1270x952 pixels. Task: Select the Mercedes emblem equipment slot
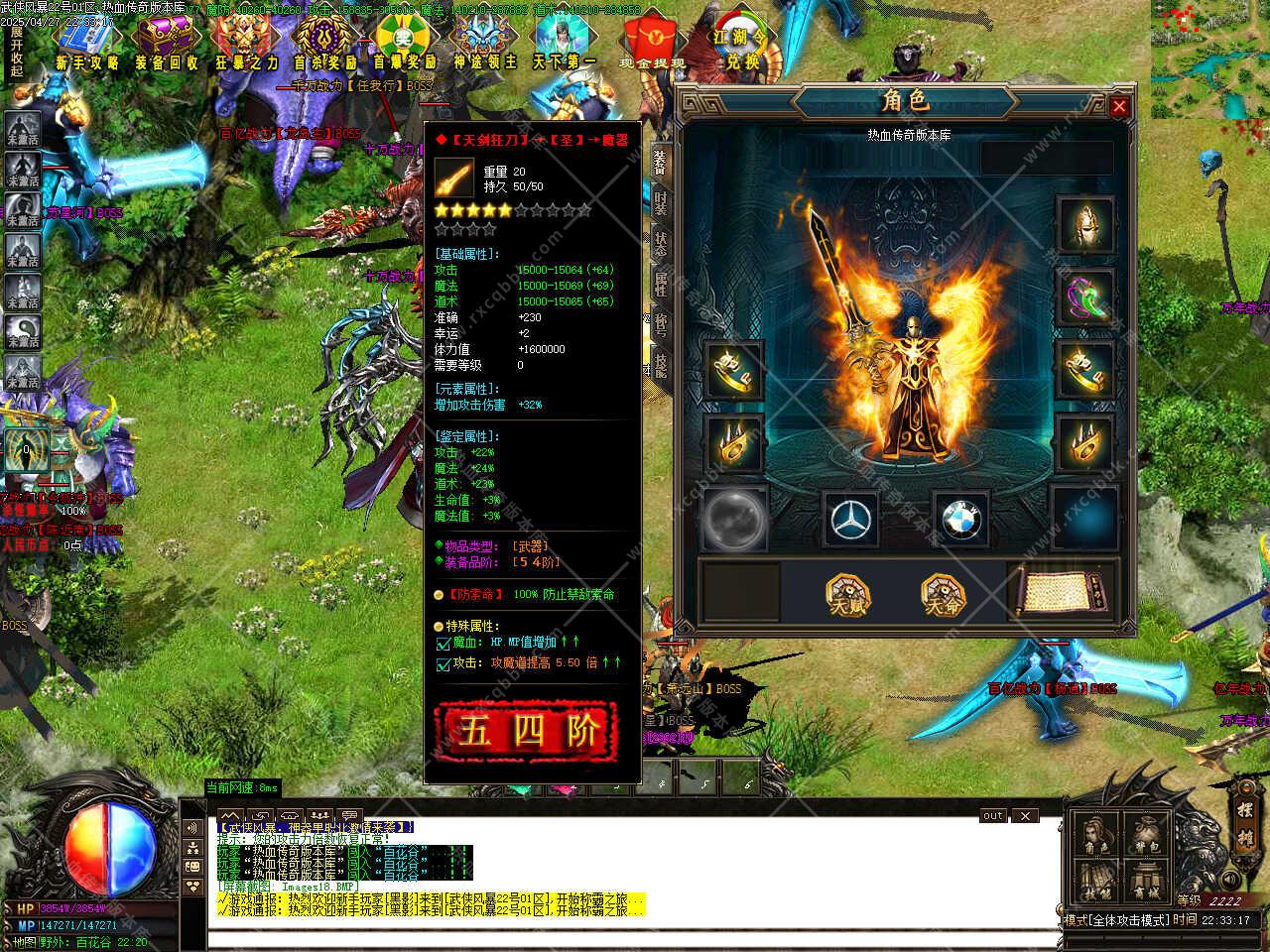[x=850, y=519]
